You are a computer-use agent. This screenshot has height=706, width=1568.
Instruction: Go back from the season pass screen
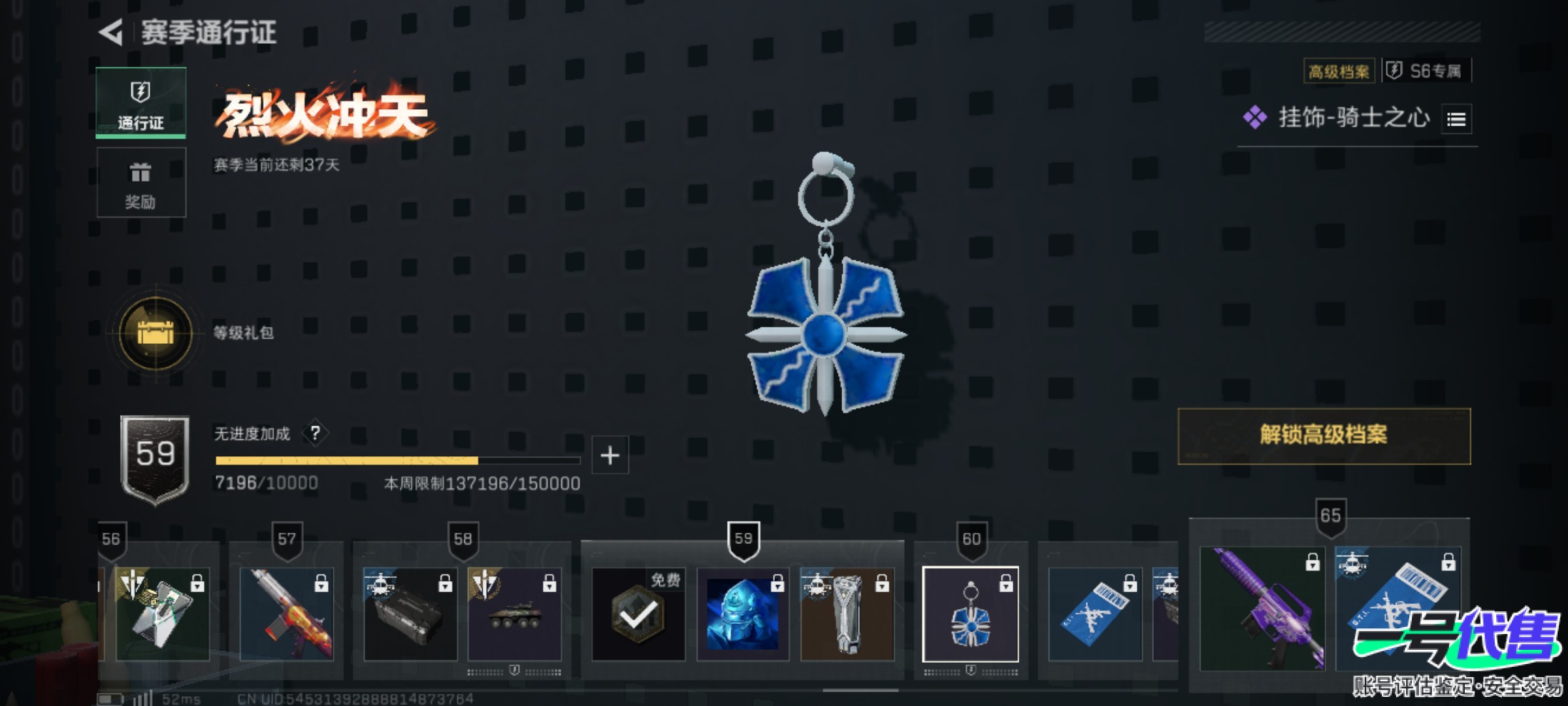click(112, 32)
